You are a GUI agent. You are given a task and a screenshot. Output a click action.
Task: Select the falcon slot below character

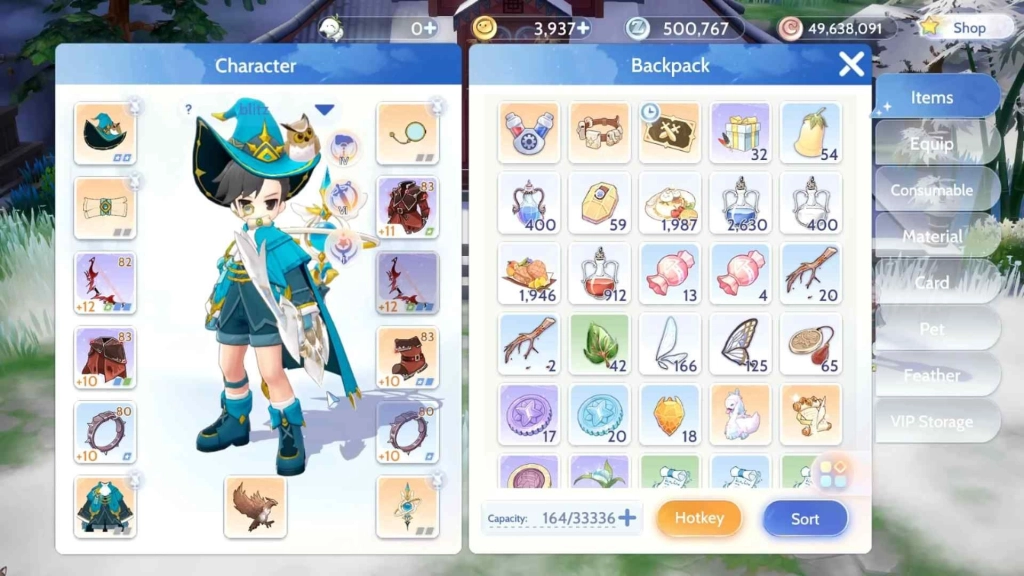[255, 506]
